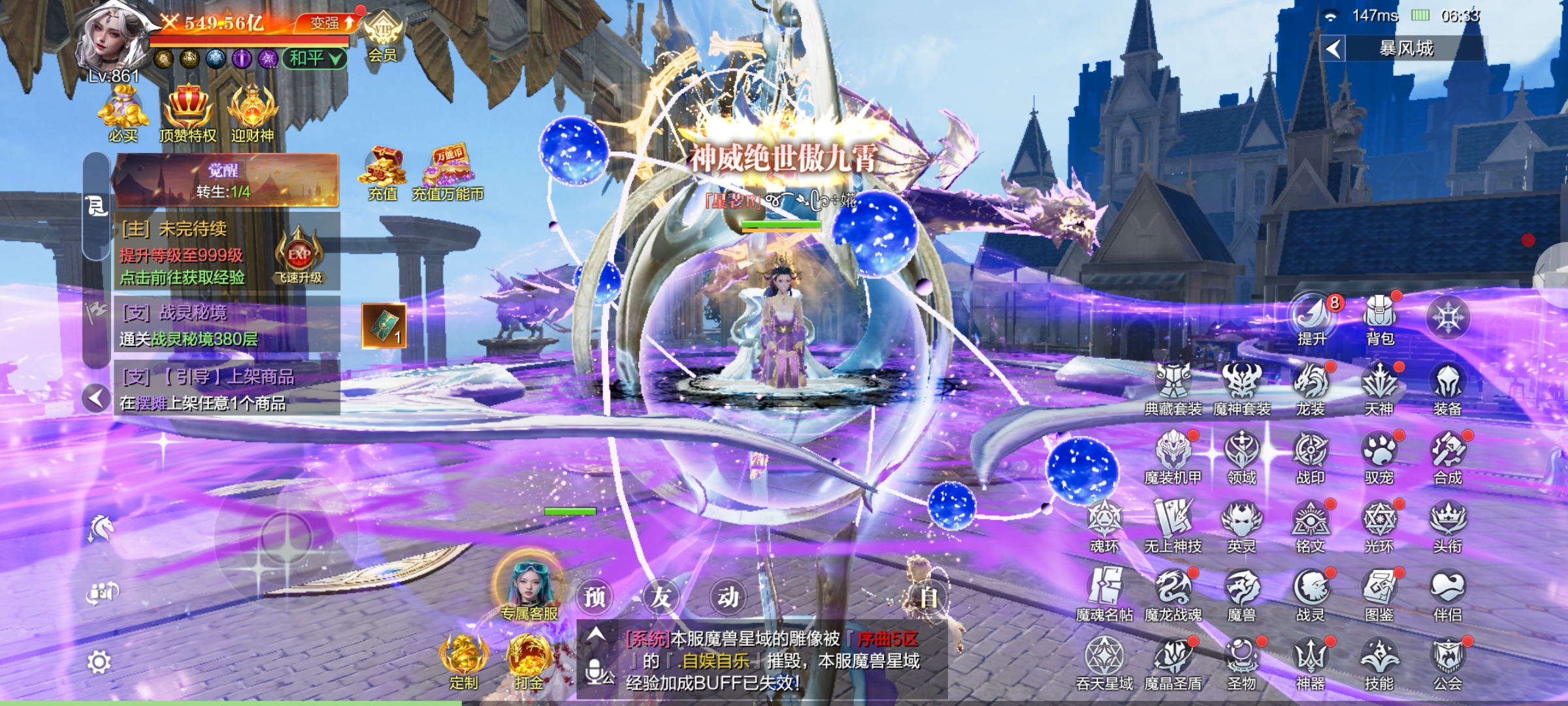Open the 背包 backpack

[x=1379, y=319]
